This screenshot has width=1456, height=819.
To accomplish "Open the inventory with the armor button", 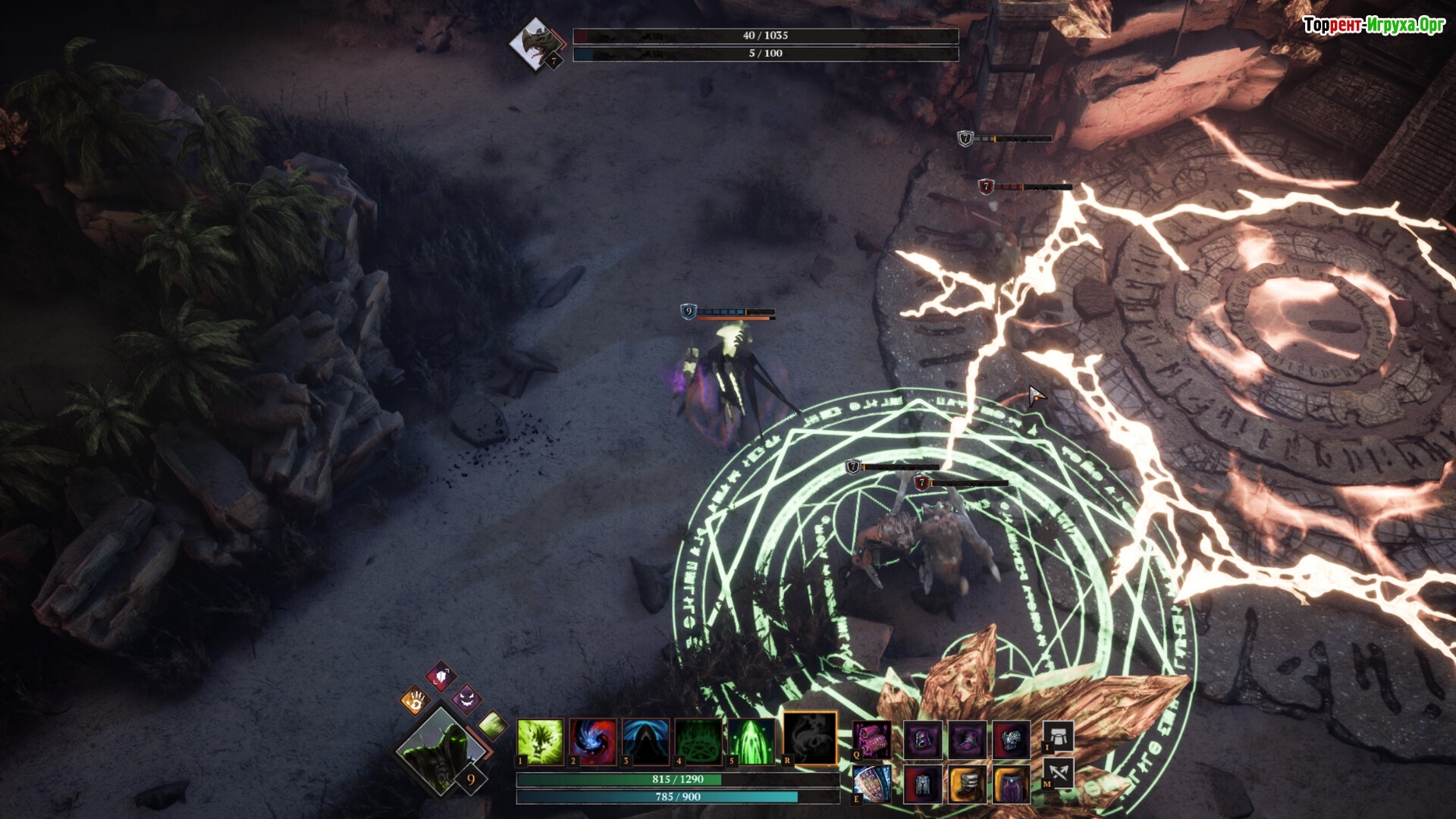I will click(x=1059, y=736).
